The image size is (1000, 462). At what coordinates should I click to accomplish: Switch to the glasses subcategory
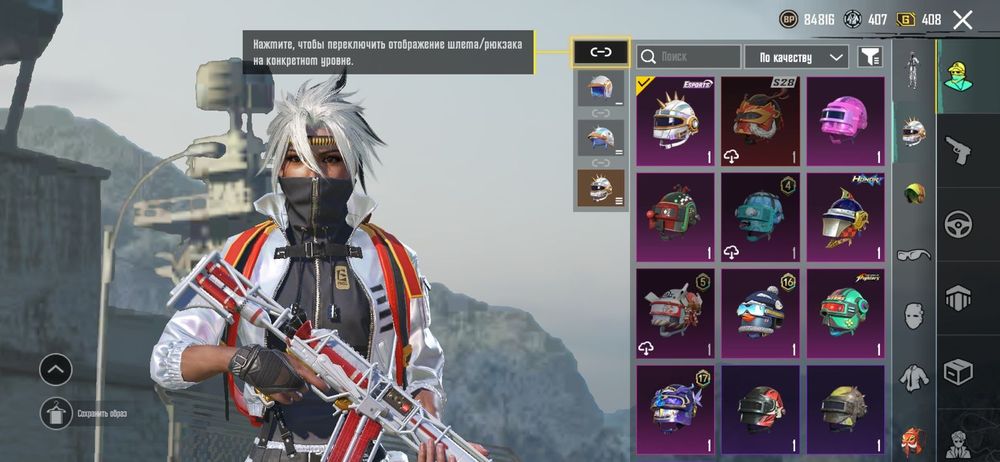913,254
